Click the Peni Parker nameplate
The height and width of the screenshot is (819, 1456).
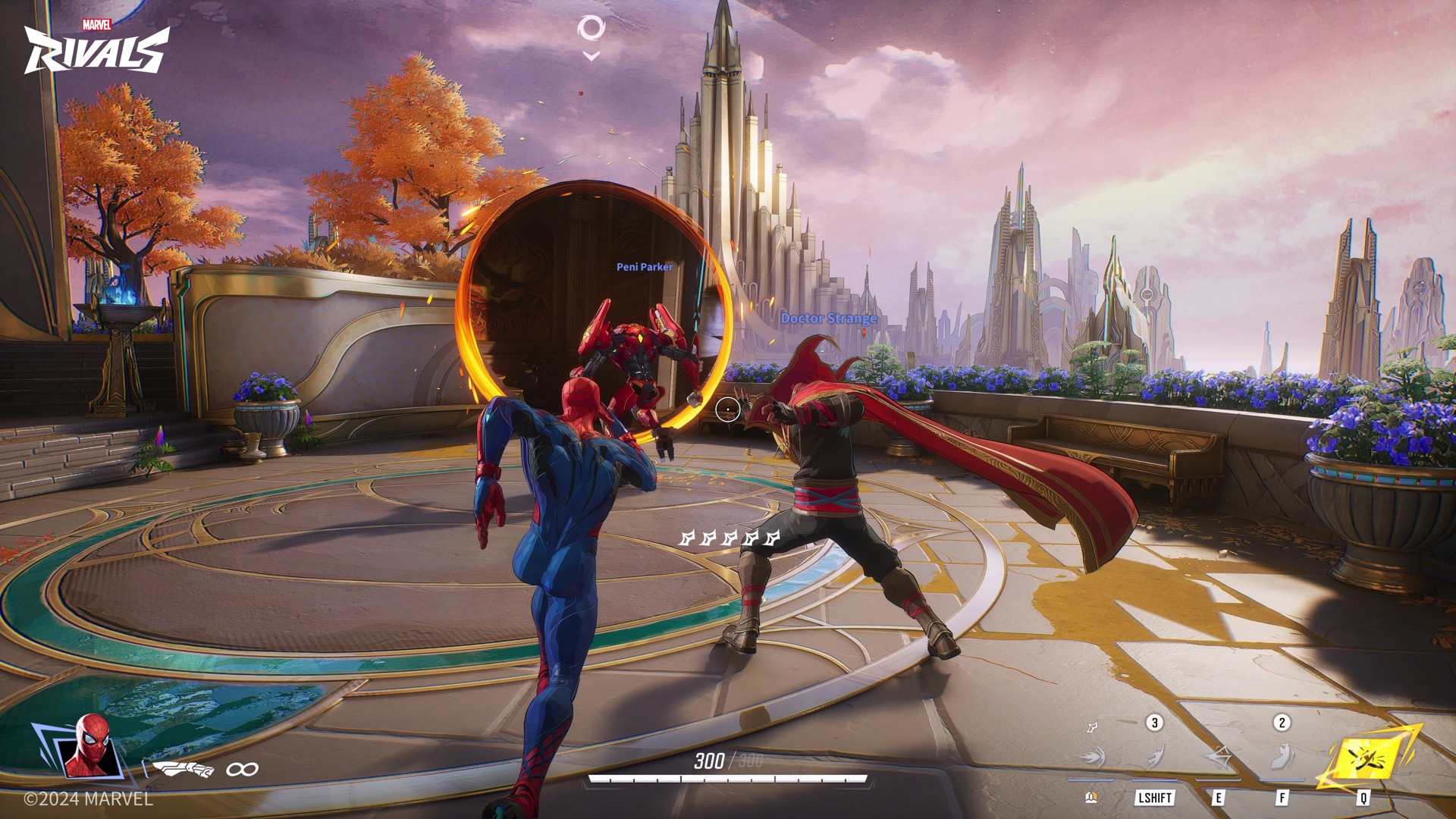click(x=644, y=267)
